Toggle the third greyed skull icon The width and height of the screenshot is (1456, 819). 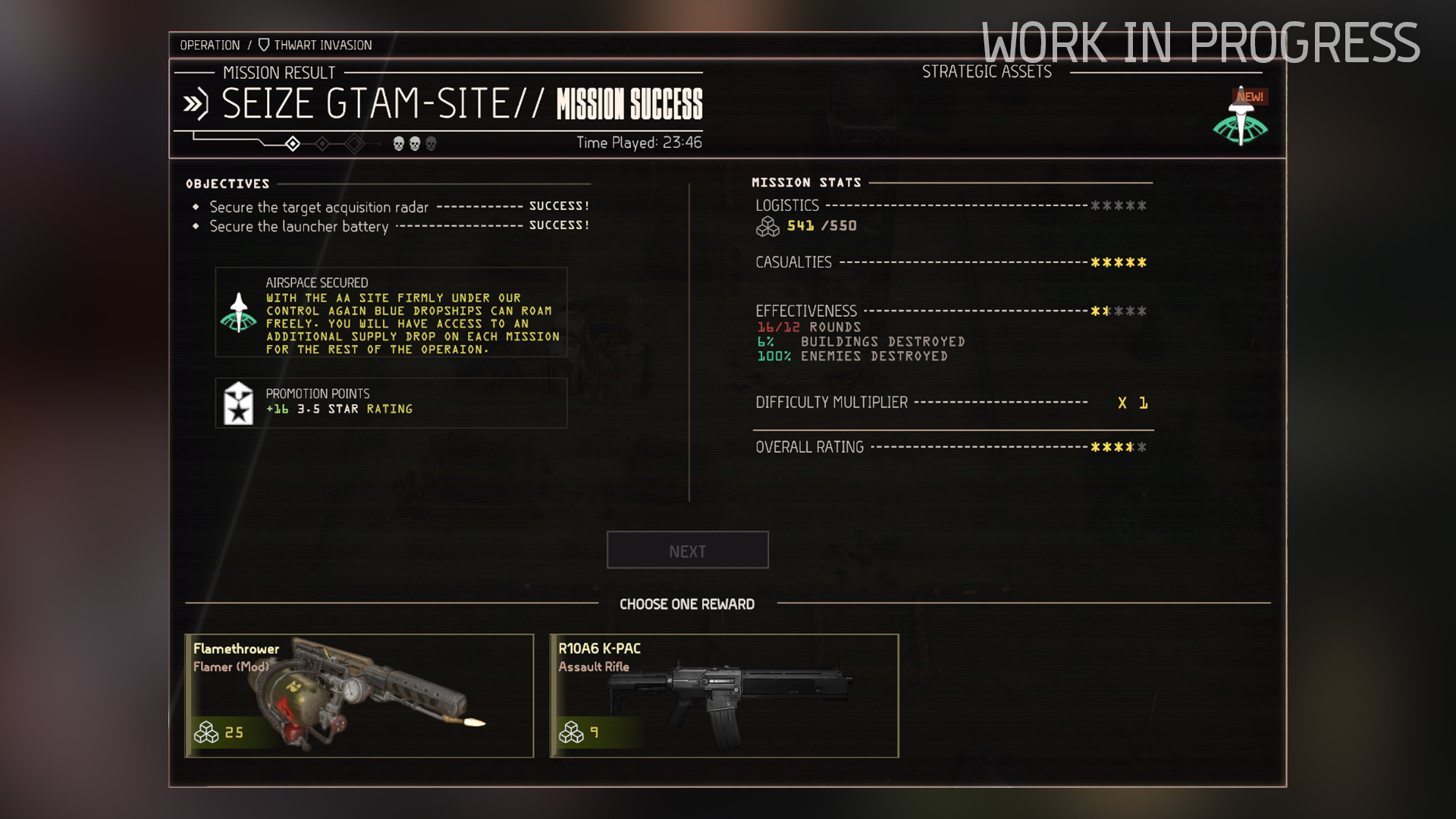(x=431, y=143)
